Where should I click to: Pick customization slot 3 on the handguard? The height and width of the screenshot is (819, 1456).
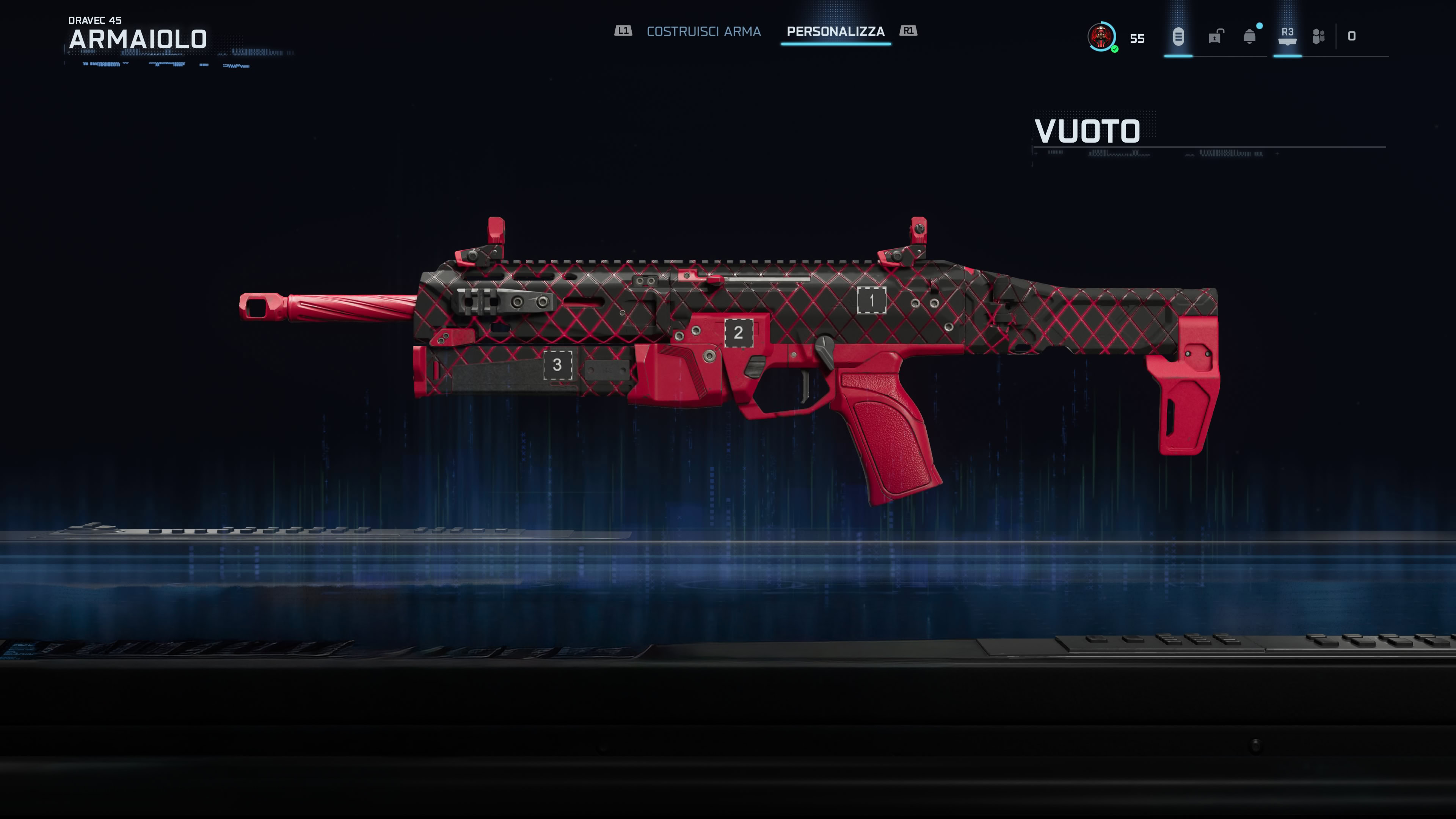[x=557, y=365]
